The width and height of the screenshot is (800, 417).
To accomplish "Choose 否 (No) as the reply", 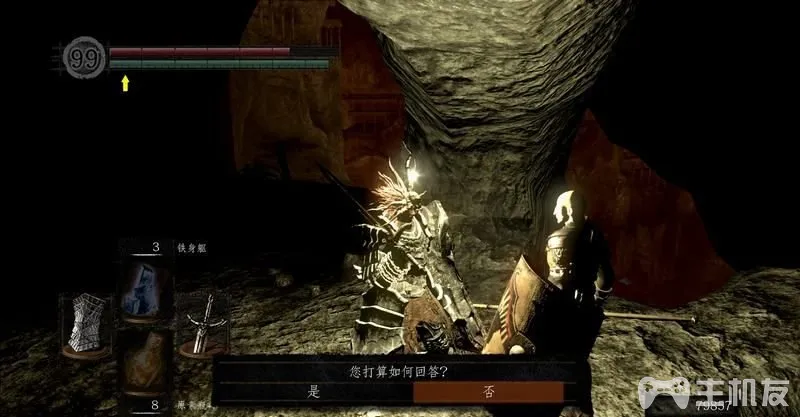I will point(487,393).
